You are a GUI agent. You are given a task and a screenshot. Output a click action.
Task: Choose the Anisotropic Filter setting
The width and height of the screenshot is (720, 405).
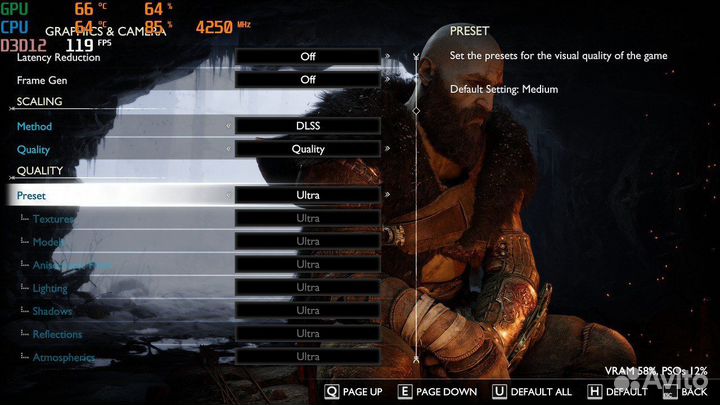click(72, 265)
